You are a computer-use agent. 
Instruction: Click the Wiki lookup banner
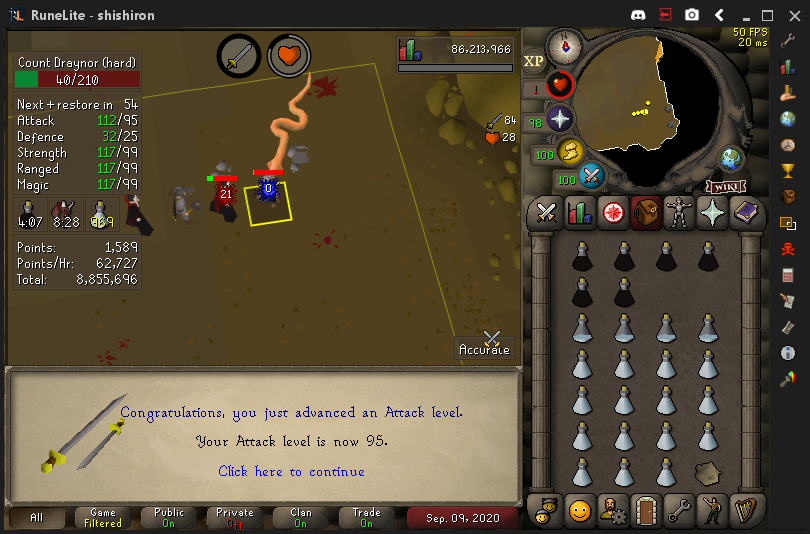pyautogui.click(x=727, y=186)
